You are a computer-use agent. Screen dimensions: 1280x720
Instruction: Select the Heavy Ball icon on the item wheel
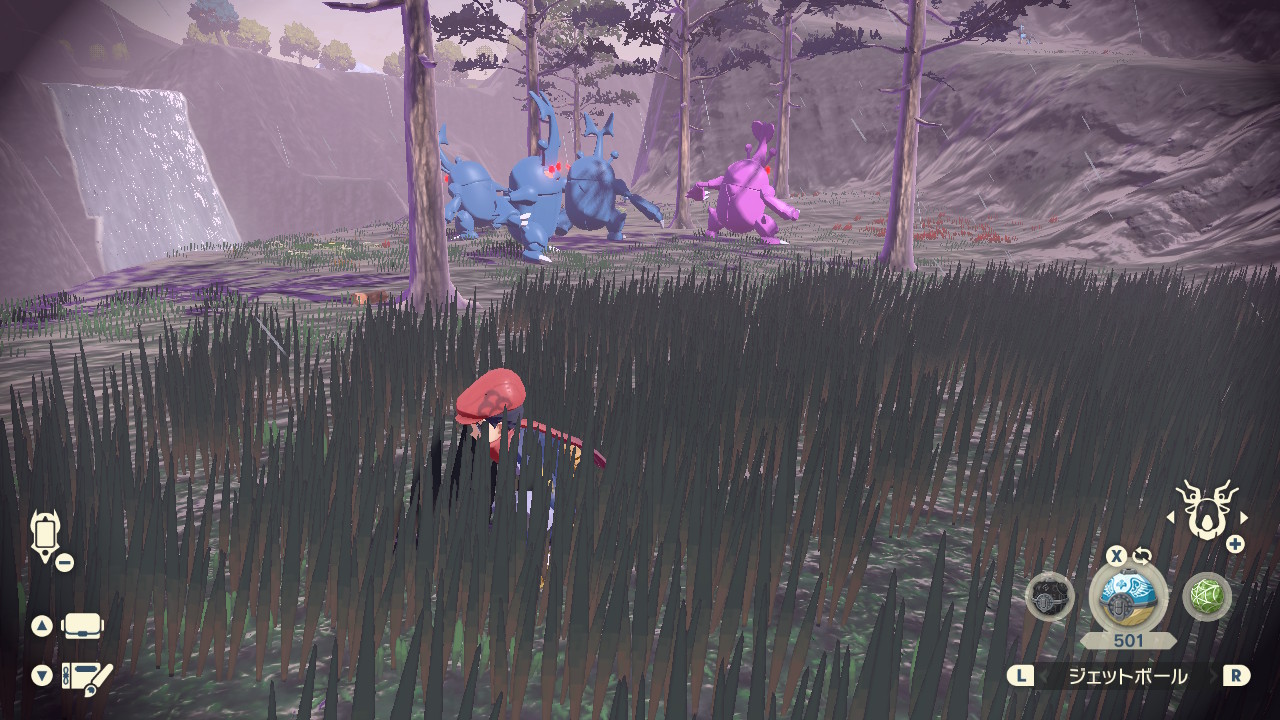click(x=1048, y=598)
